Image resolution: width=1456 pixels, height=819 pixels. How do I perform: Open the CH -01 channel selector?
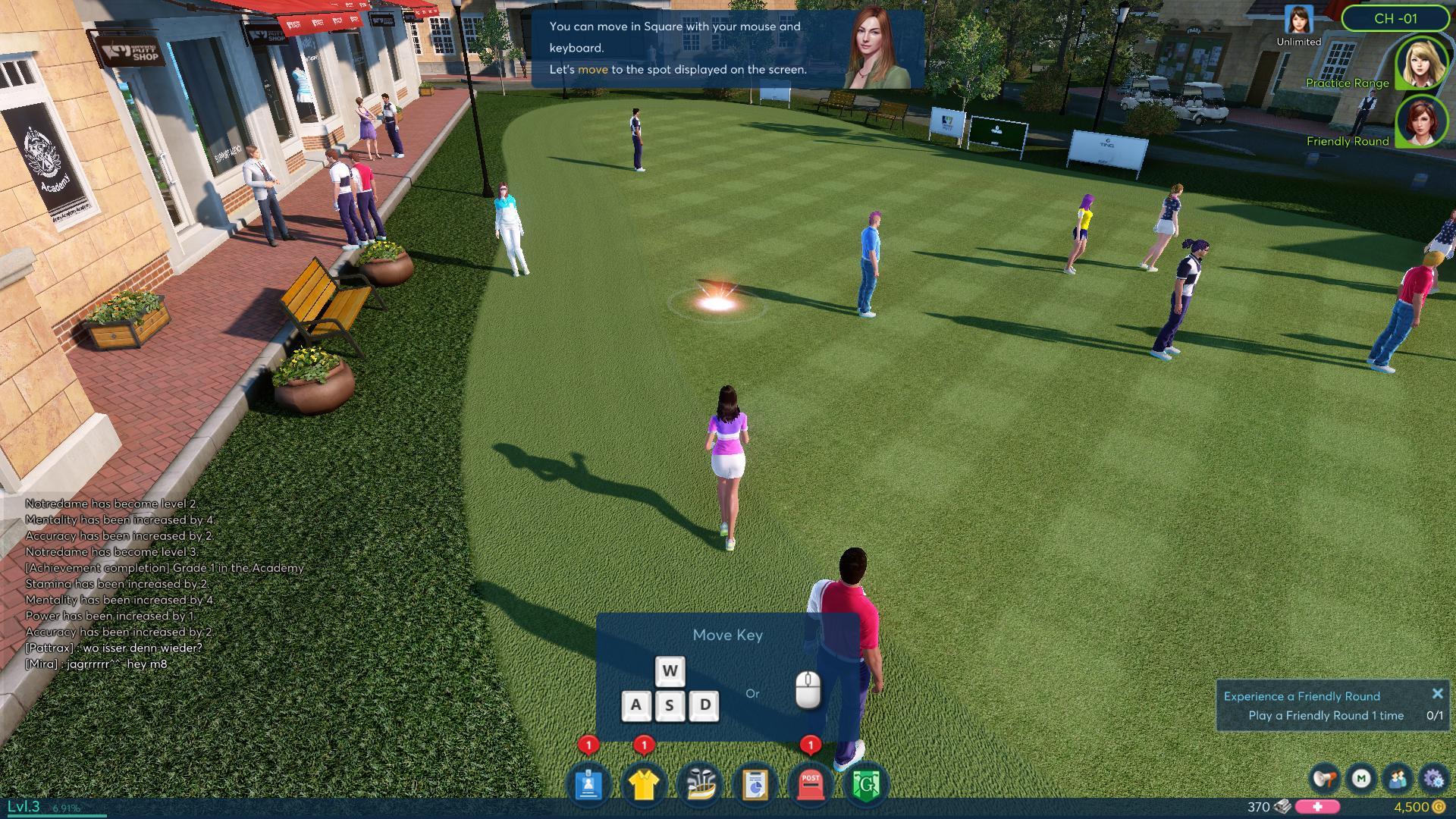click(1395, 18)
